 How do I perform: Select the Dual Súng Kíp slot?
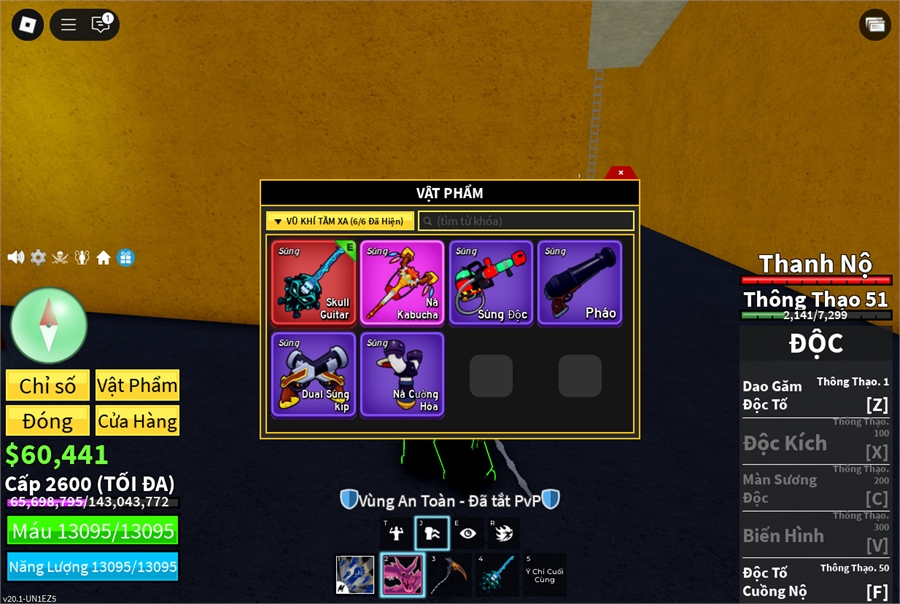pyautogui.click(x=314, y=374)
